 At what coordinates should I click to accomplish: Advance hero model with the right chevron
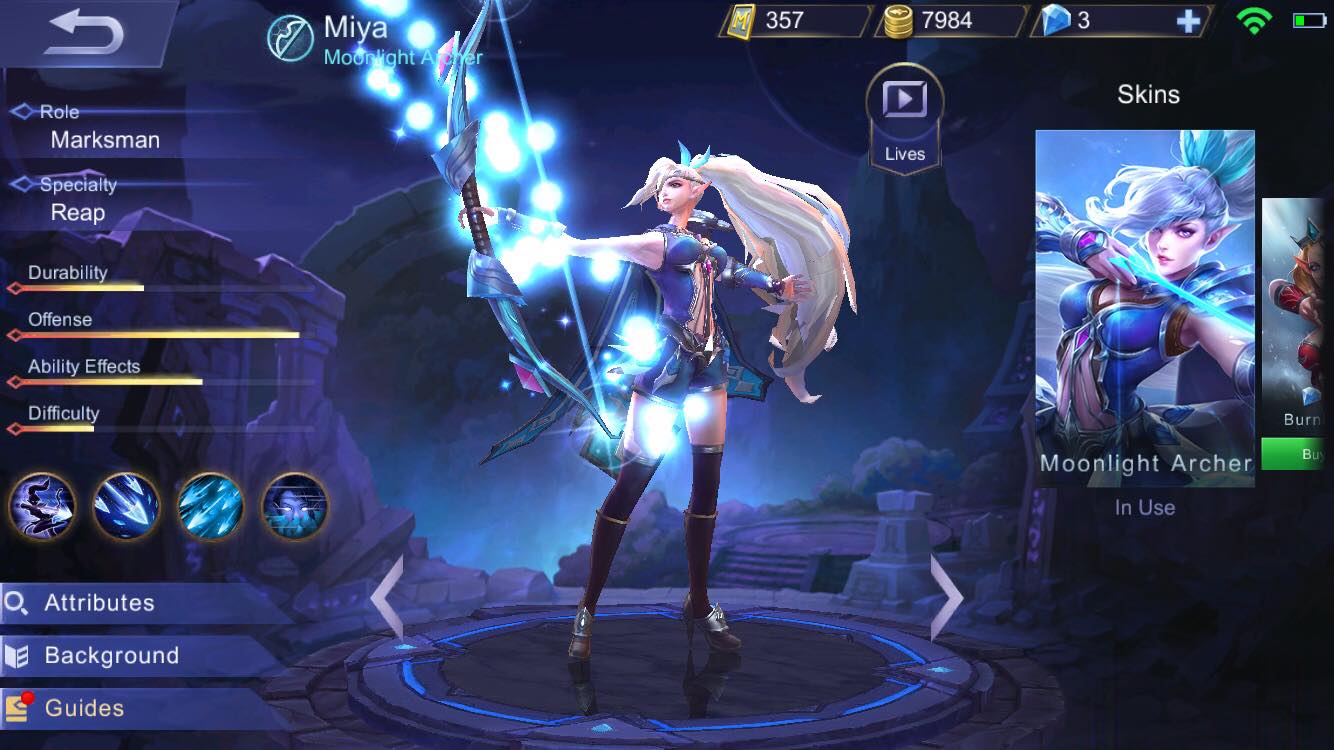tap(946, 598)
